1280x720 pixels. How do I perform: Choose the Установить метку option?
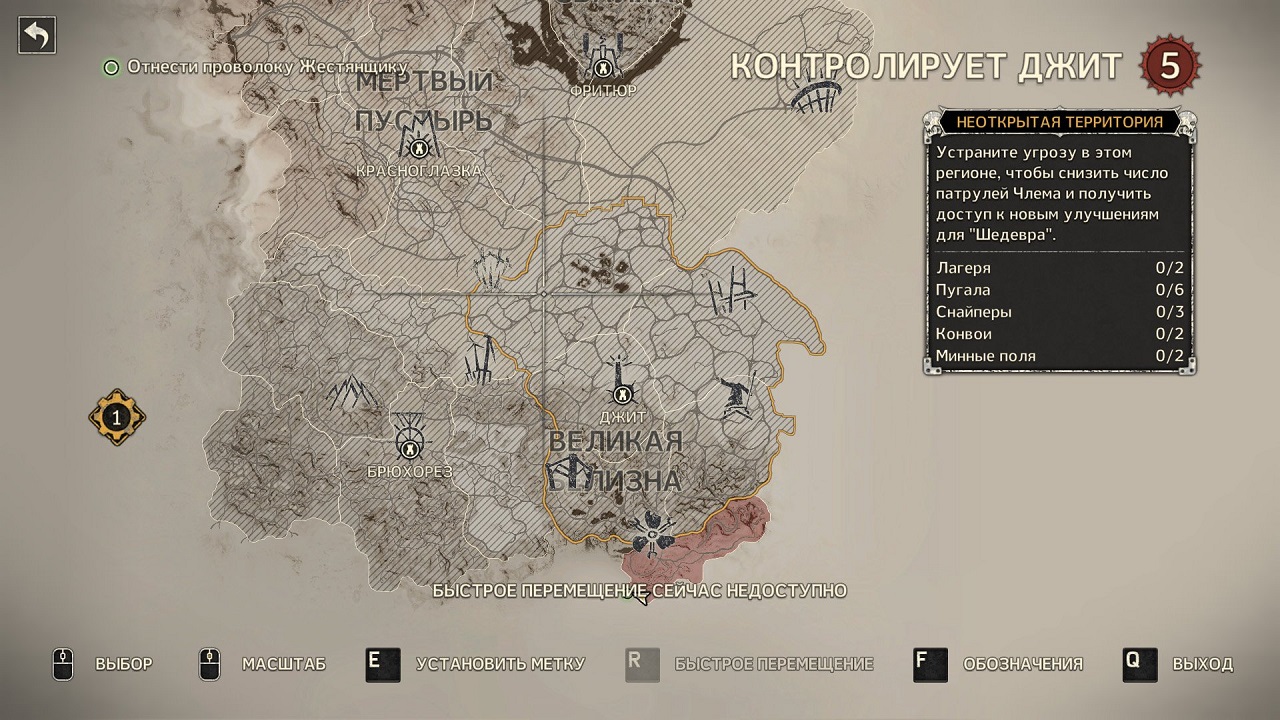click(x=475, y=664)
